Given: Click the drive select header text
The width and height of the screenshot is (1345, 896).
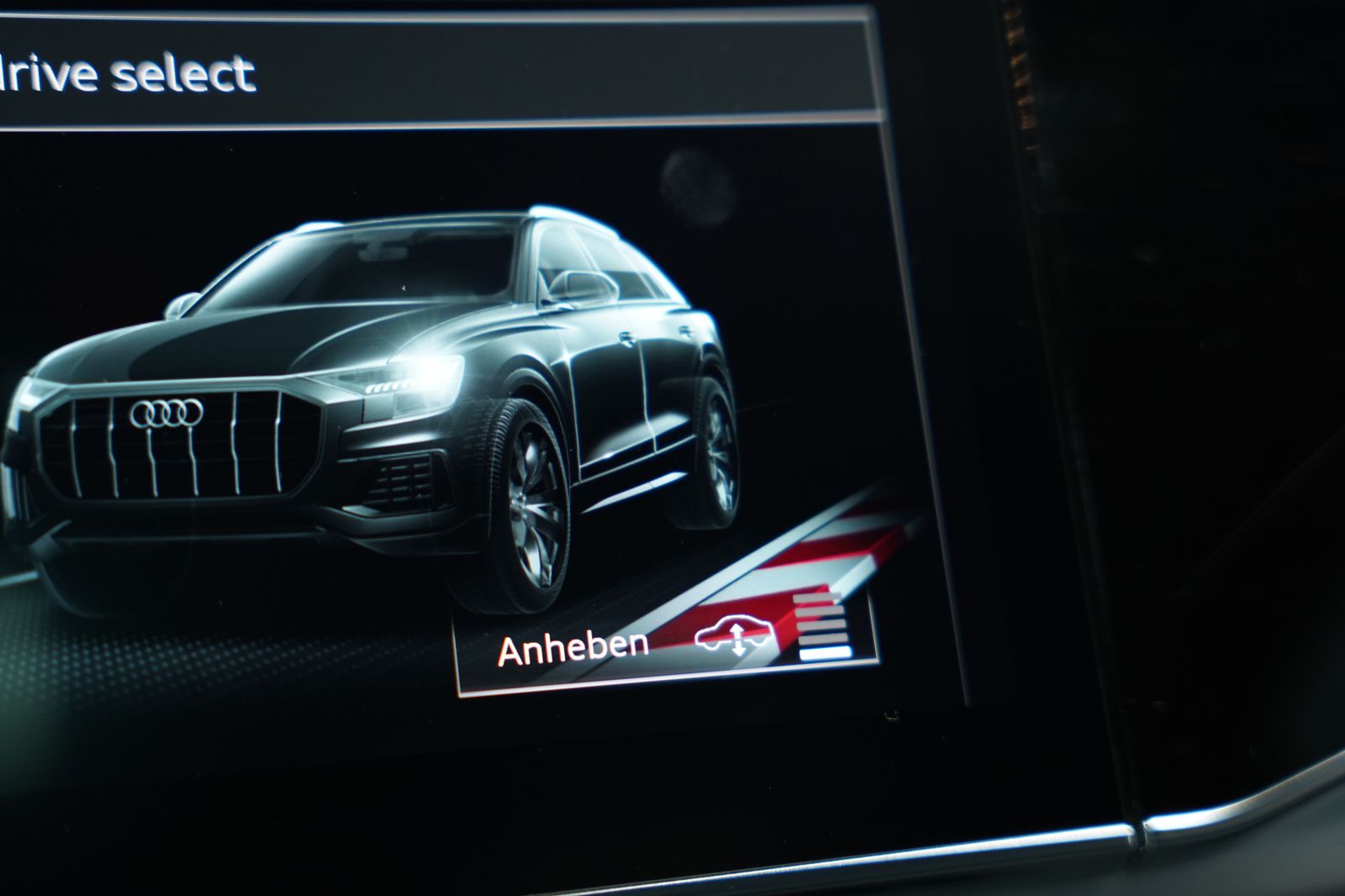Looking at the screenshot, I should 126,74.
